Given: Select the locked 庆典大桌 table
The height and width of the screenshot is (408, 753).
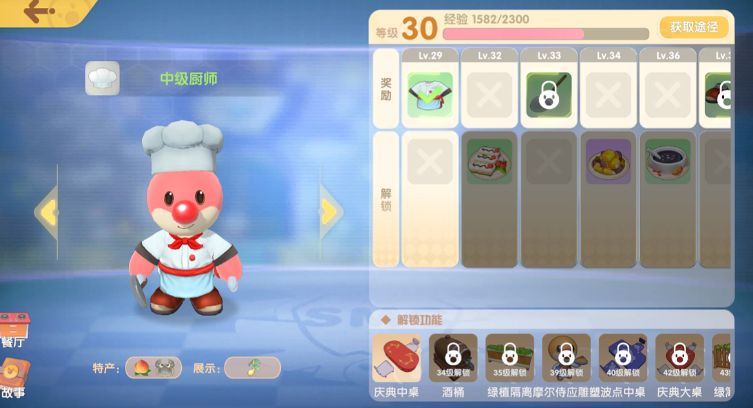Looking at the screenshot, I should (680, 358).
